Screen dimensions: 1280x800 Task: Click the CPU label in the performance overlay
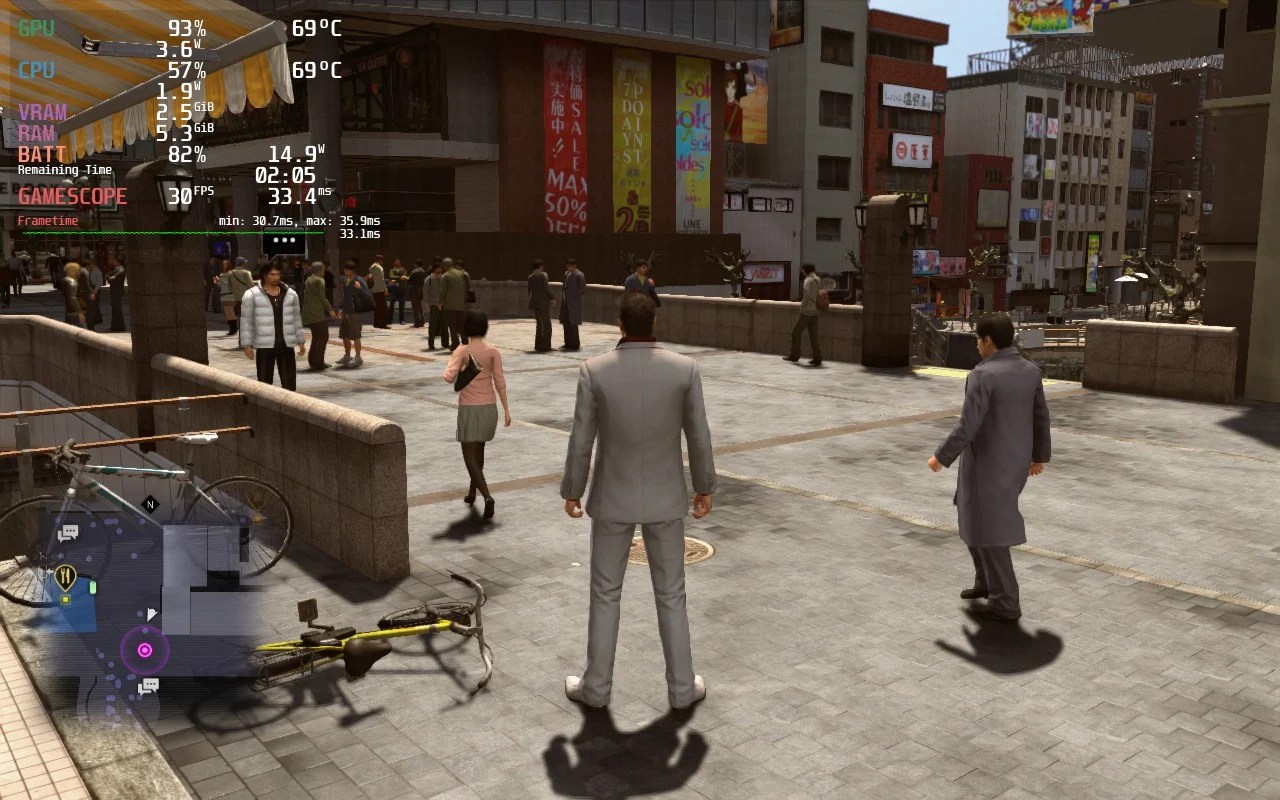tap(36, 70)
